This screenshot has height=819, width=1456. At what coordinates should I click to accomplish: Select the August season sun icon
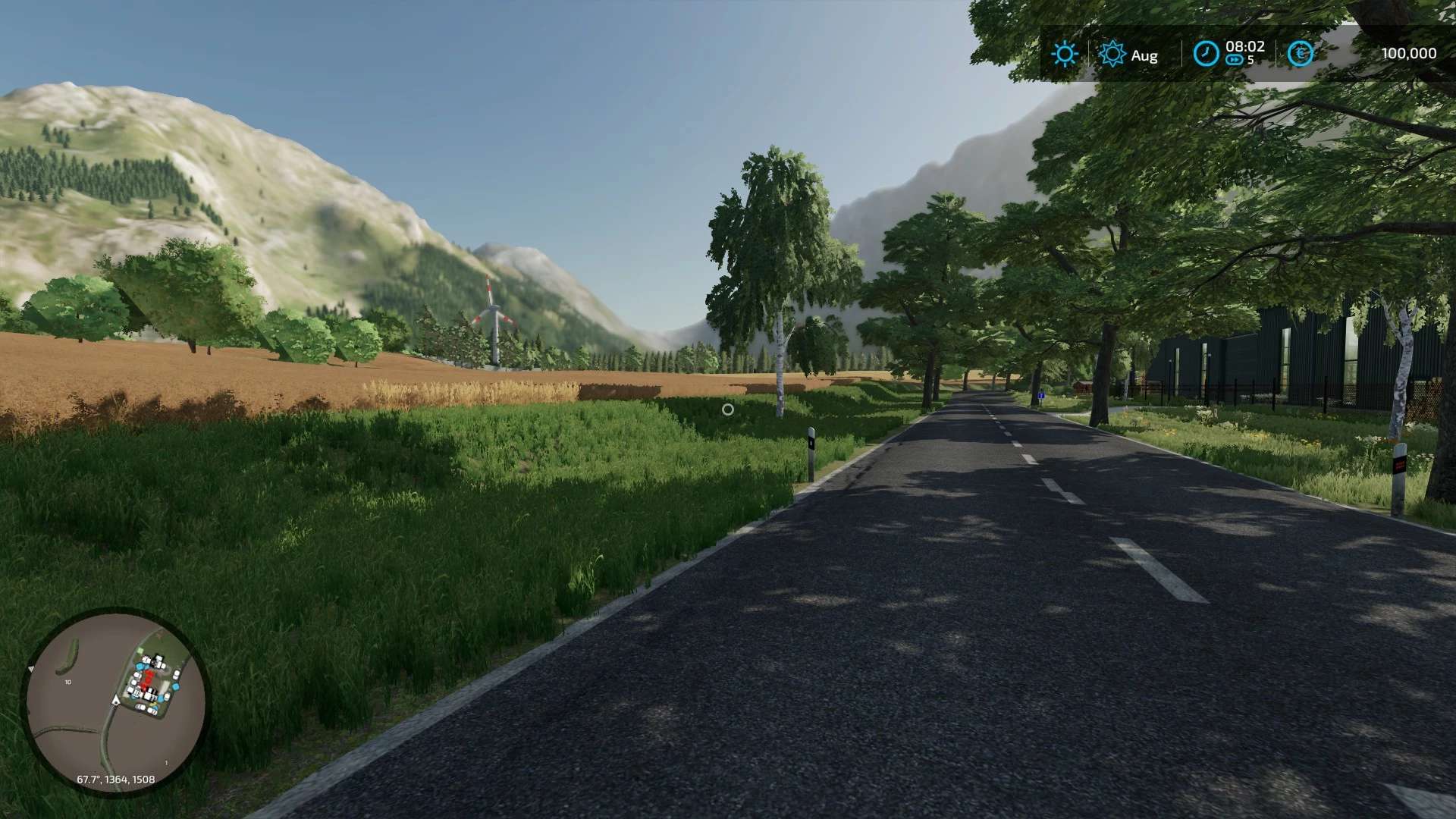coord(1112,54)
